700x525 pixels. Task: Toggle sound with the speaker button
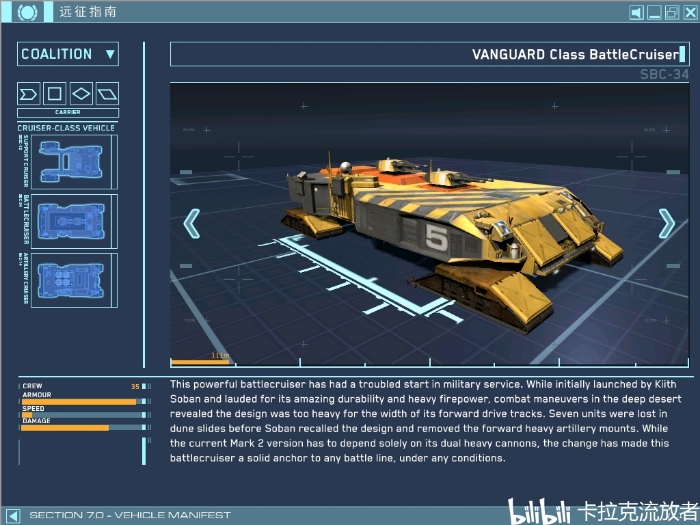point(636,13)
